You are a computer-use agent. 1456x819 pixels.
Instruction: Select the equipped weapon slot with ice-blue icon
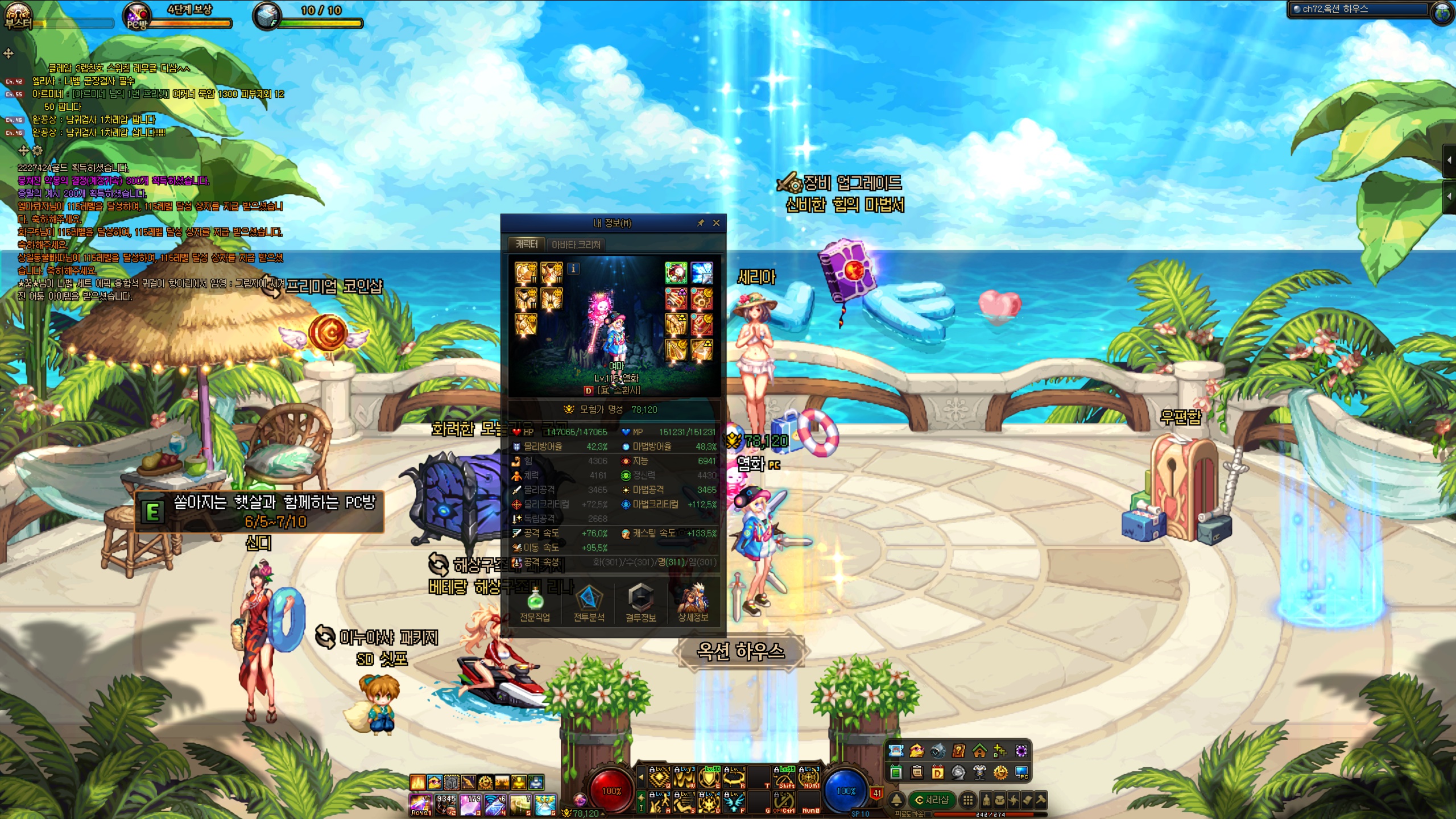(702, 273)
